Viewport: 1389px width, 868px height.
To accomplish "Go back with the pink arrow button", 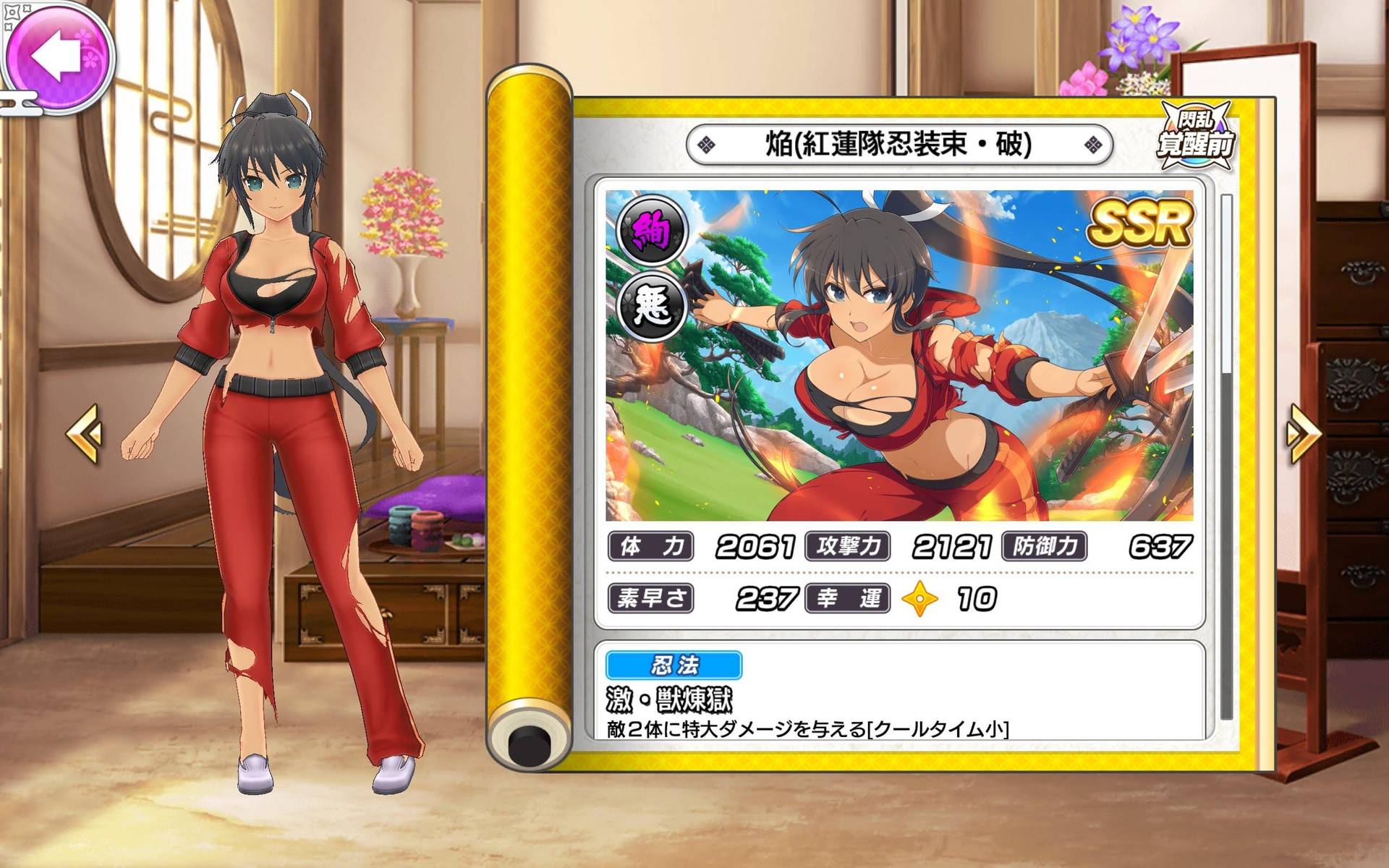I will [x=58, y=55].
